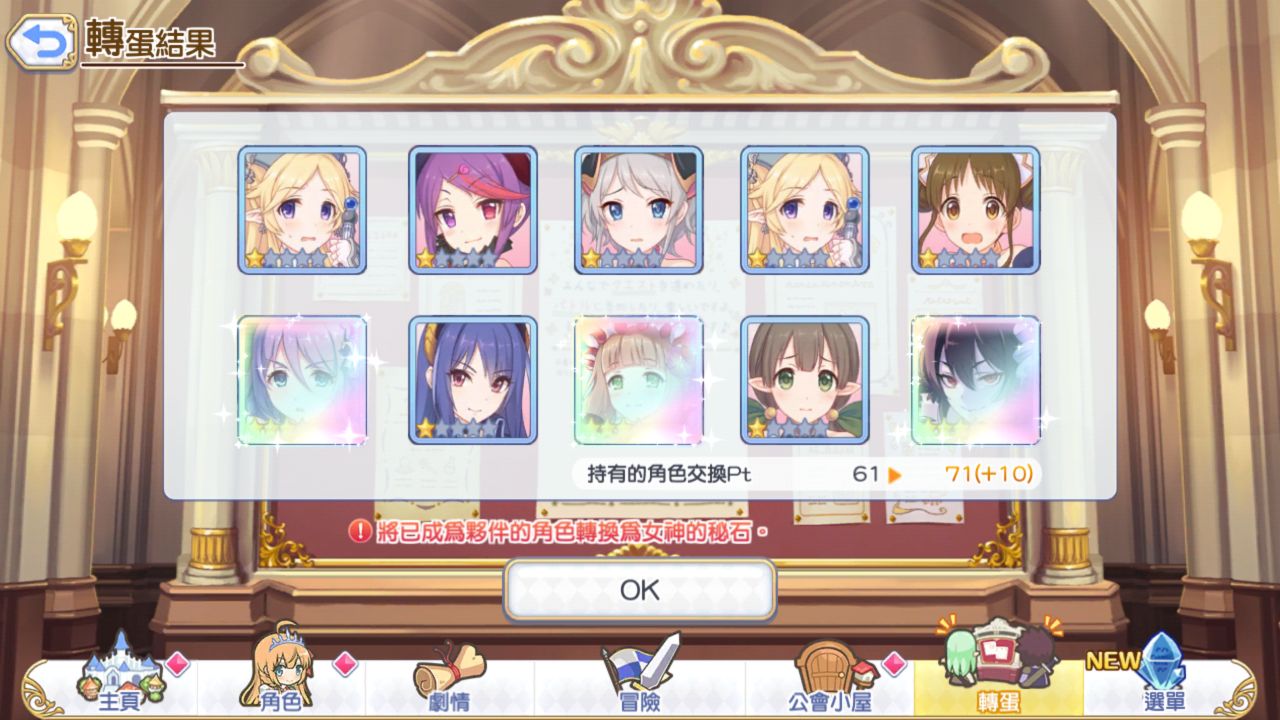Pick the green-eyed elf character portrait
The height and width of the screenshot is (720, 1280).
pos(805,380)
